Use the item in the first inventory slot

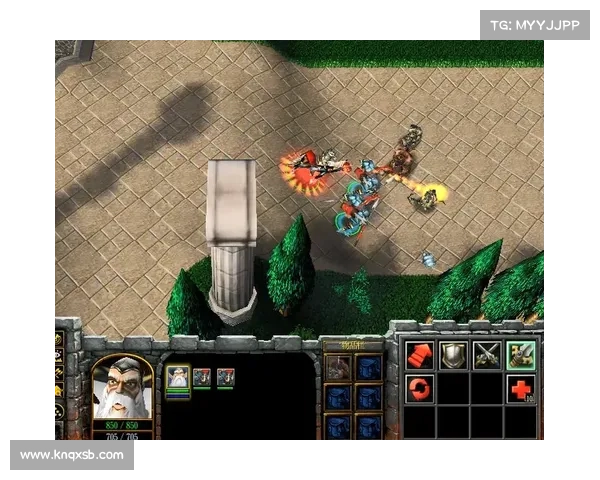point(338,367)
